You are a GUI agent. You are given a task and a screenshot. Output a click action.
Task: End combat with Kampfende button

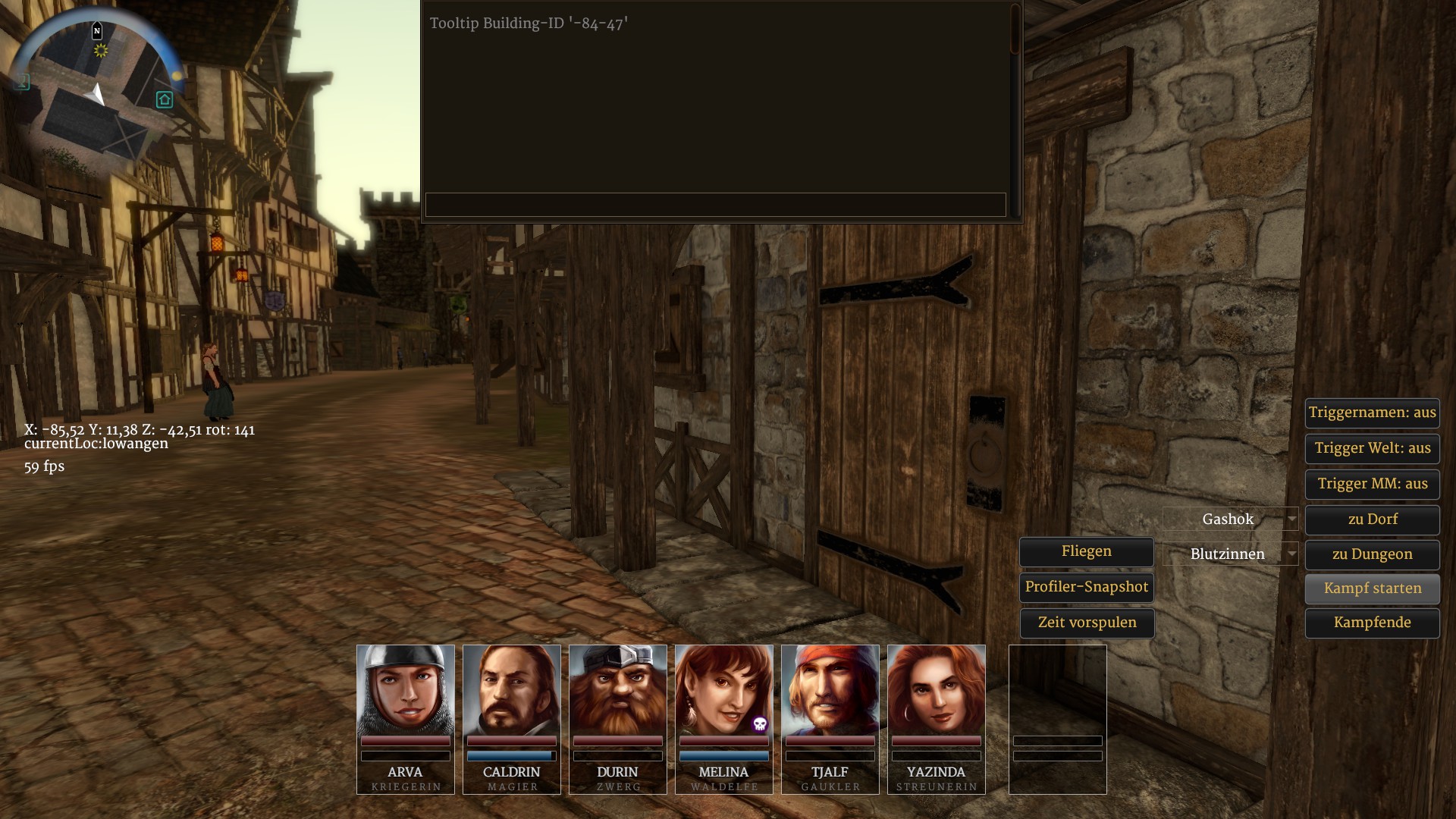pyautogui.click(x=1372, y=623)
